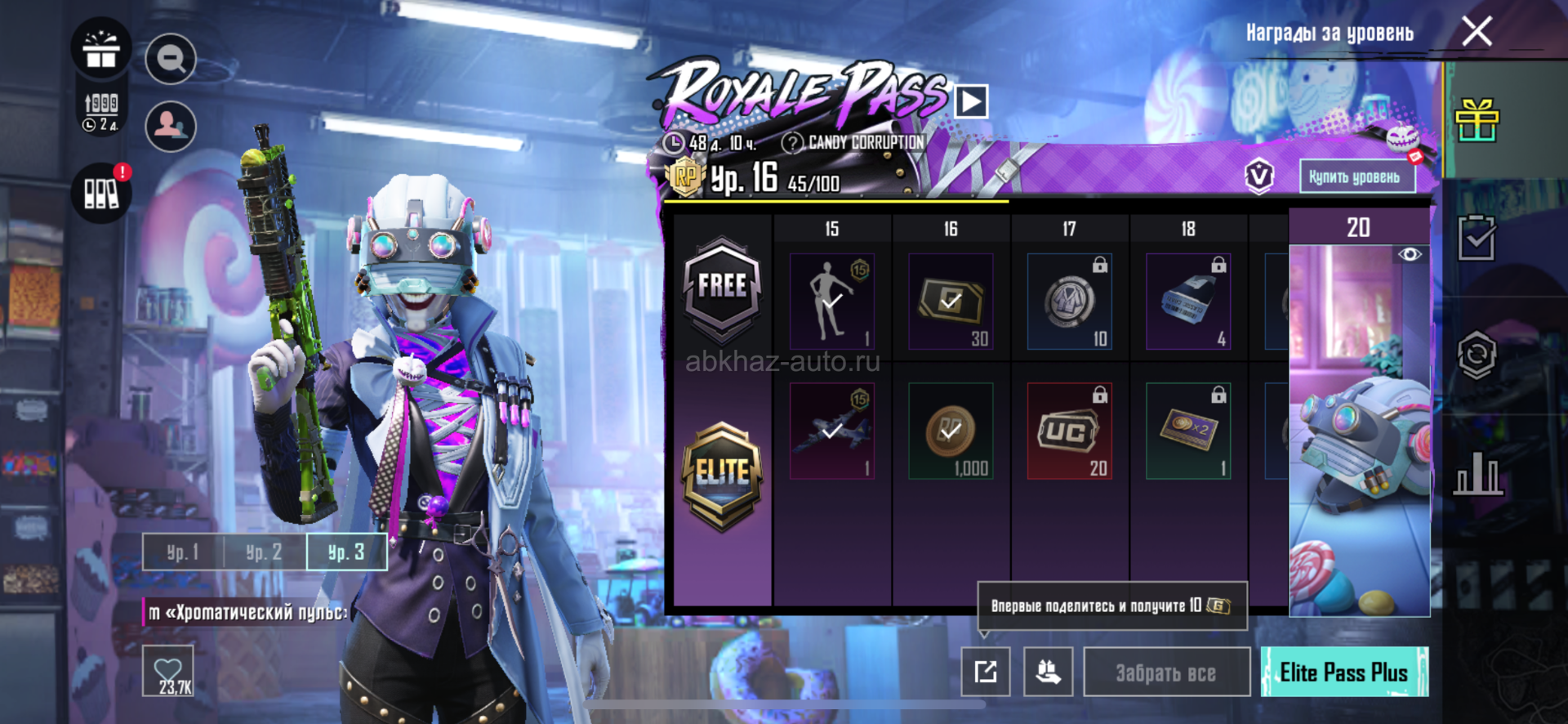1568x724 pixels.
Task: Click the Забрать все button
Action: click(1165, 673)
